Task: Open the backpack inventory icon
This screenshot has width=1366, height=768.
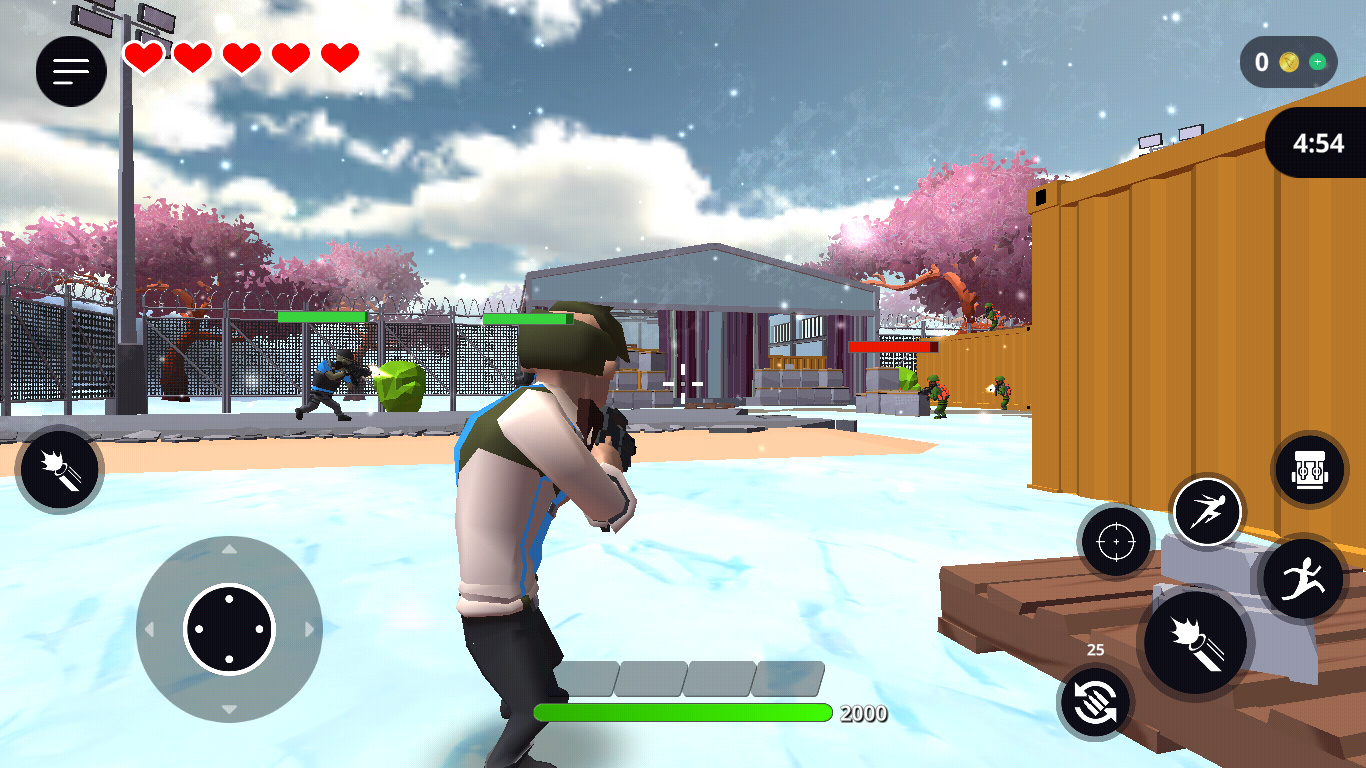Action: (1309, 469)
